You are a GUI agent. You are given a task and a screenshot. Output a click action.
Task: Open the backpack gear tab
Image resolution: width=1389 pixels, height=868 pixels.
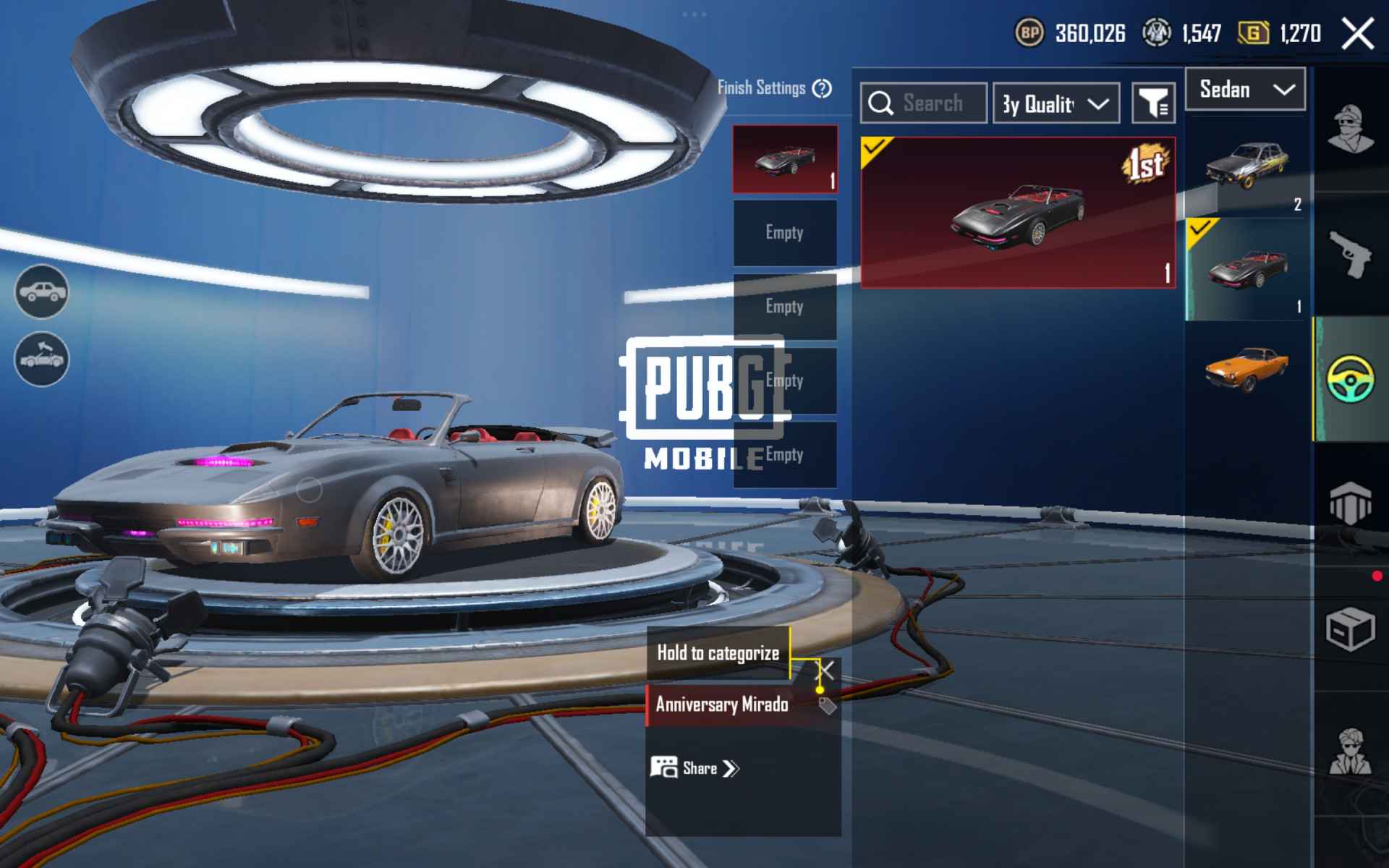tap(1350, 503)
